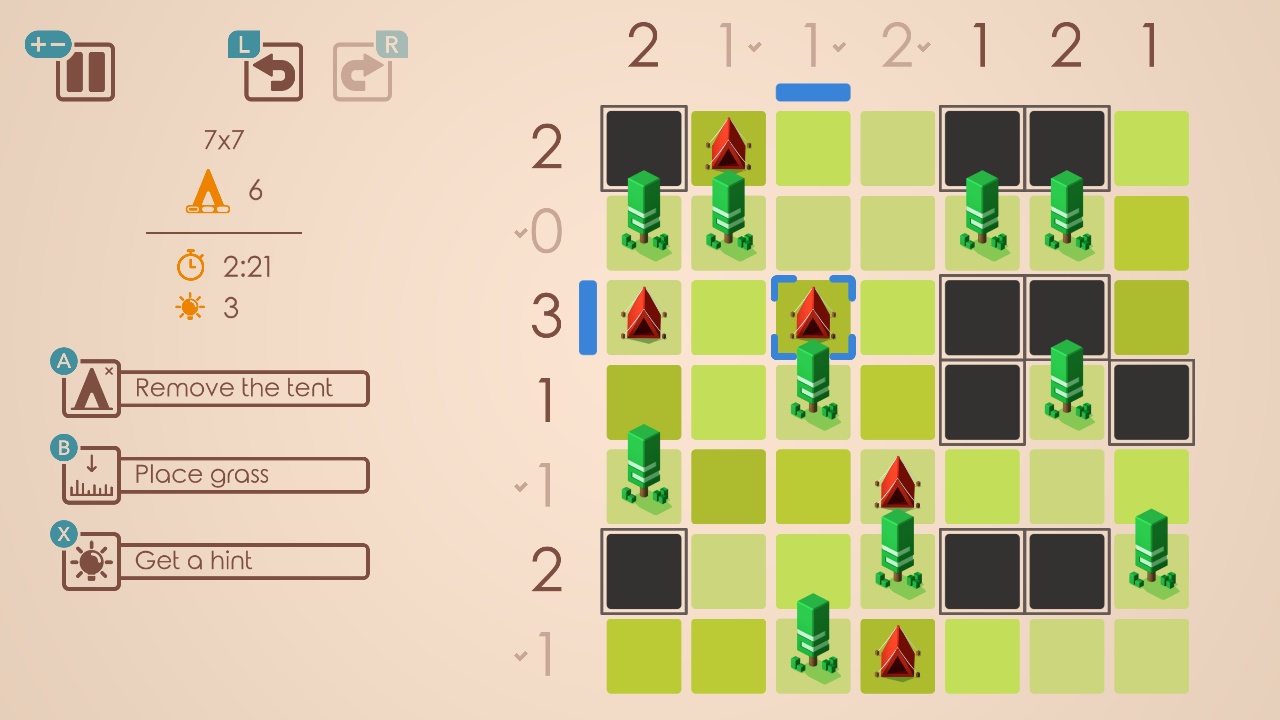The image size is (1280, 720).
Task: Click the blue column progress bar
Action: coord(812,91)
